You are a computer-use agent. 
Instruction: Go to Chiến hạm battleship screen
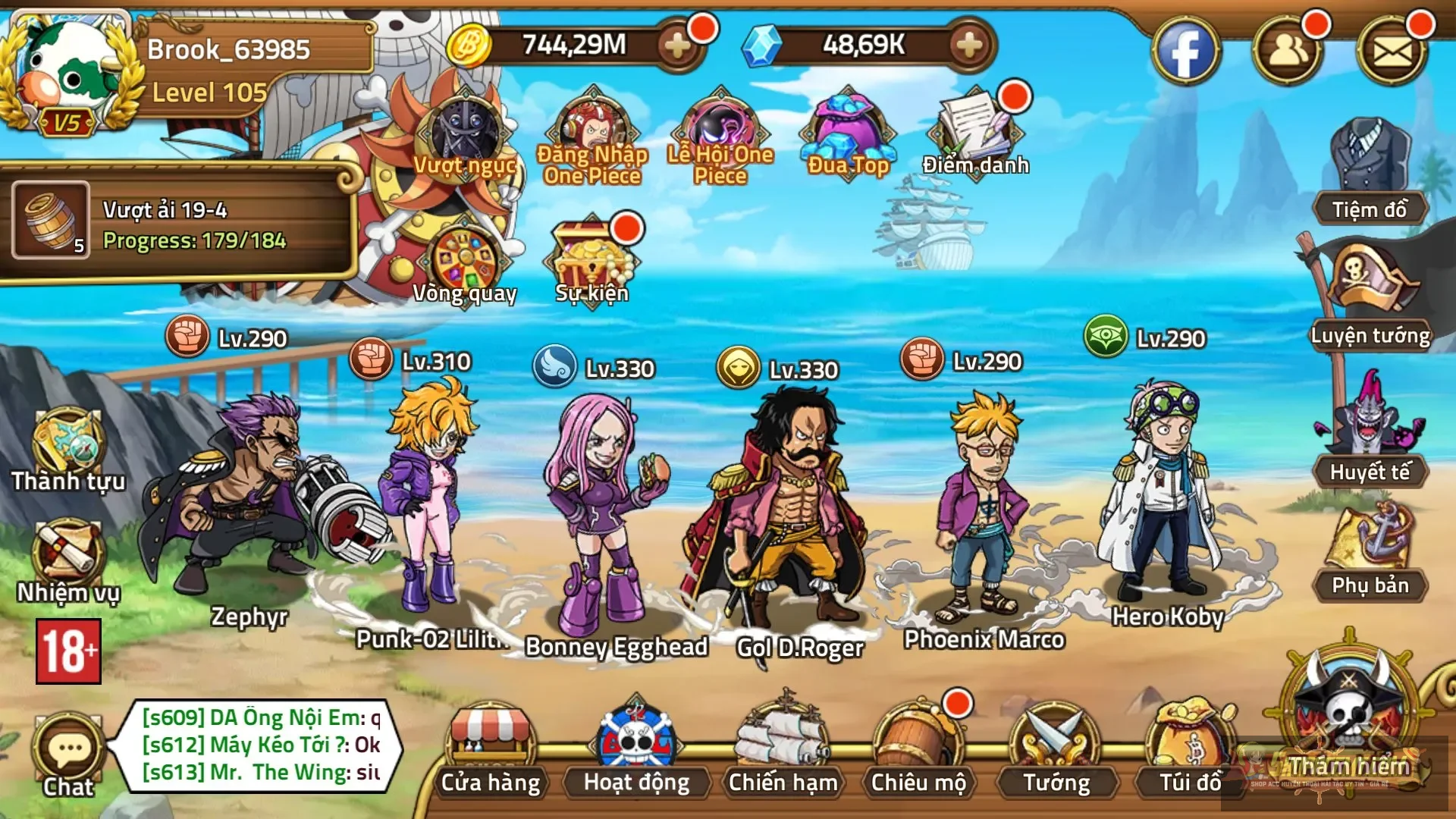[x=783, y=751]
